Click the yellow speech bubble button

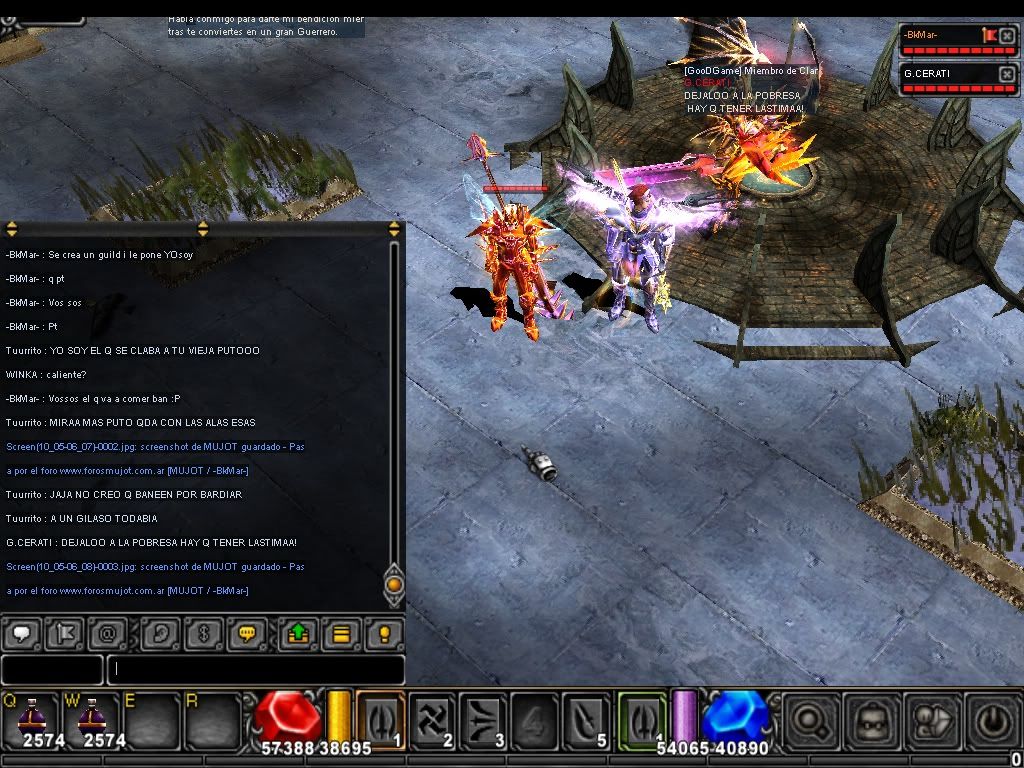click(246, 634)
